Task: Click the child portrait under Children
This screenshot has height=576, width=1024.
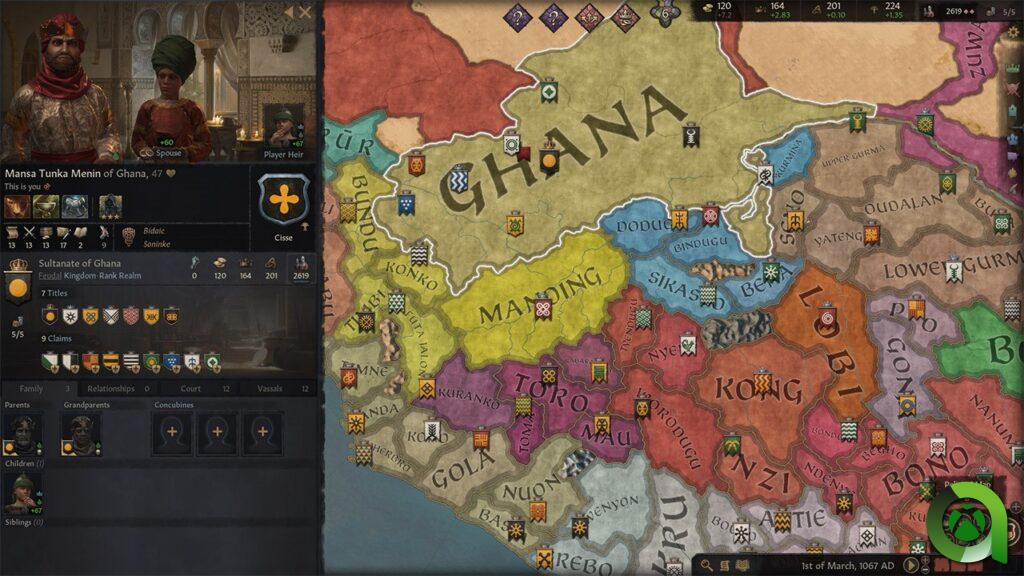Action: (x=22, y=494)
